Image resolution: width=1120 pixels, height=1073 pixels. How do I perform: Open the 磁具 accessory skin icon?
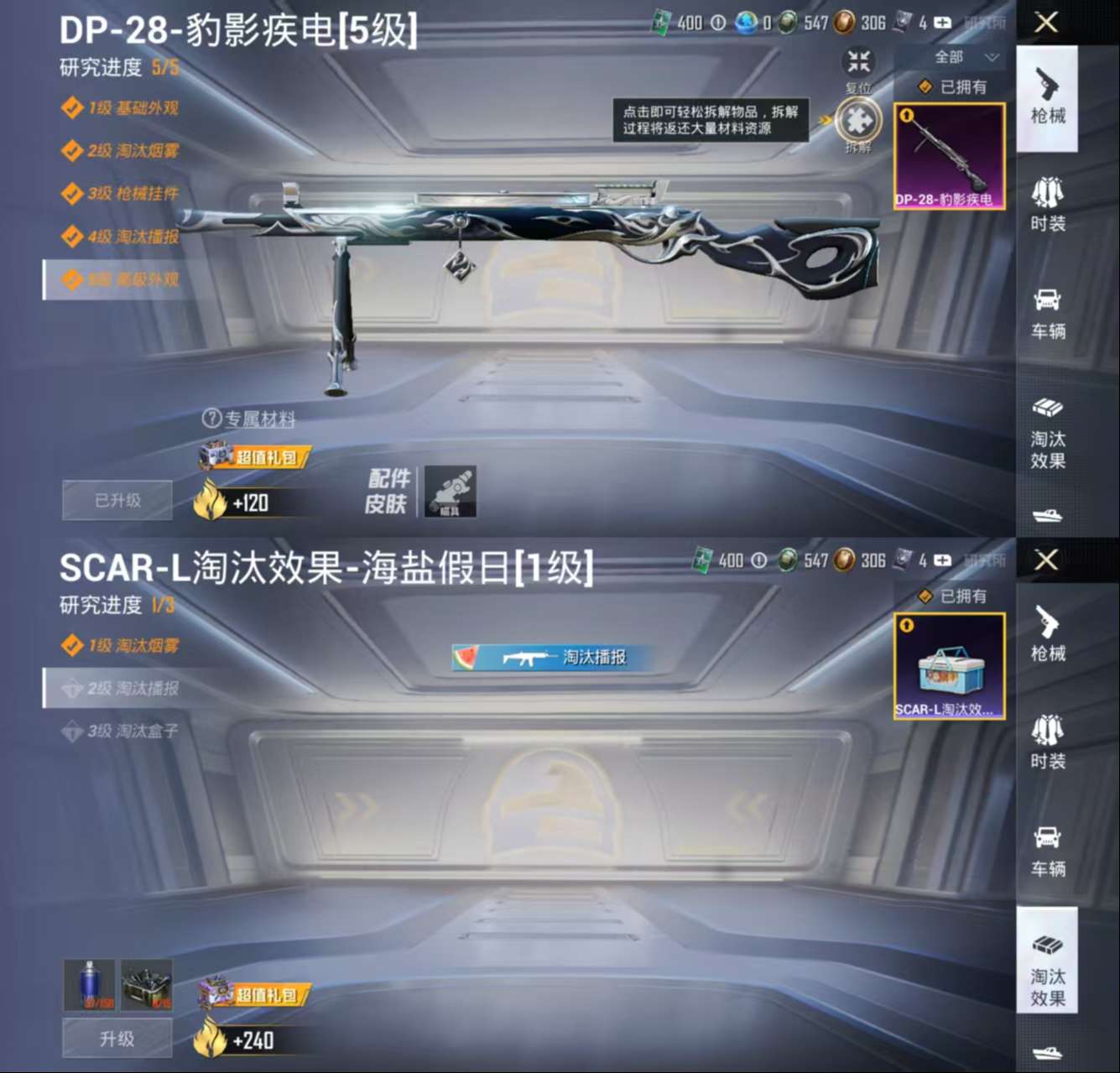point(450,493)
